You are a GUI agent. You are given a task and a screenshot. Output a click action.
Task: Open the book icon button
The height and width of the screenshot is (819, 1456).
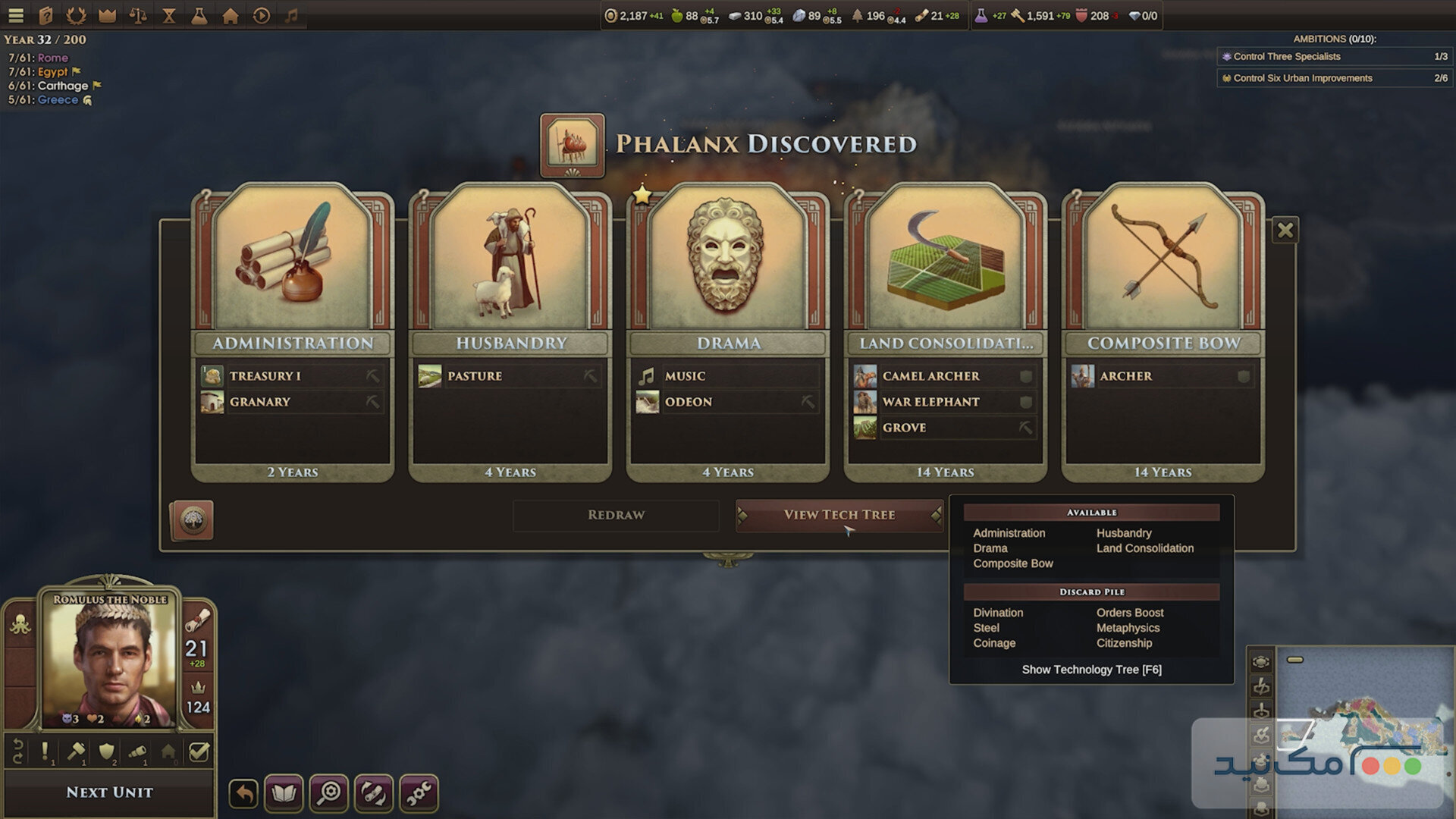pyautogui.click(x=284, y=794)
